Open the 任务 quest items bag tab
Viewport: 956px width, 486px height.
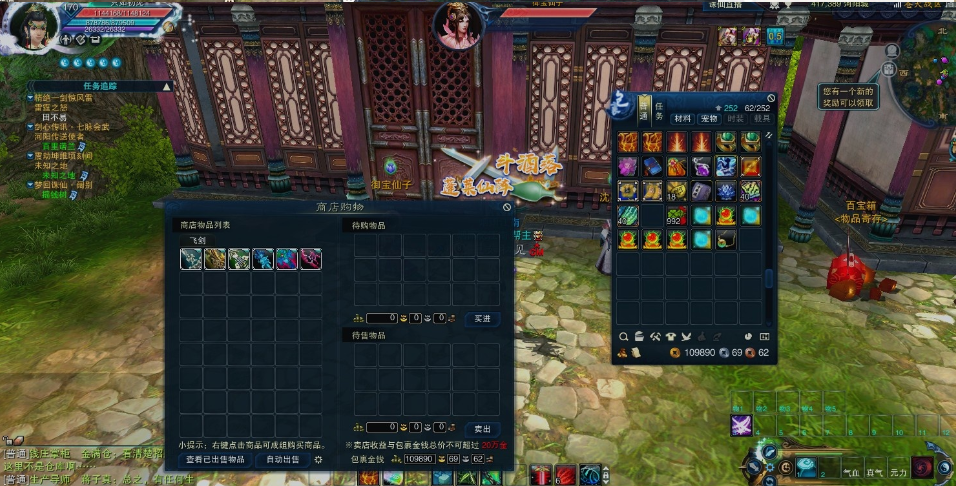tap(660, 110)
